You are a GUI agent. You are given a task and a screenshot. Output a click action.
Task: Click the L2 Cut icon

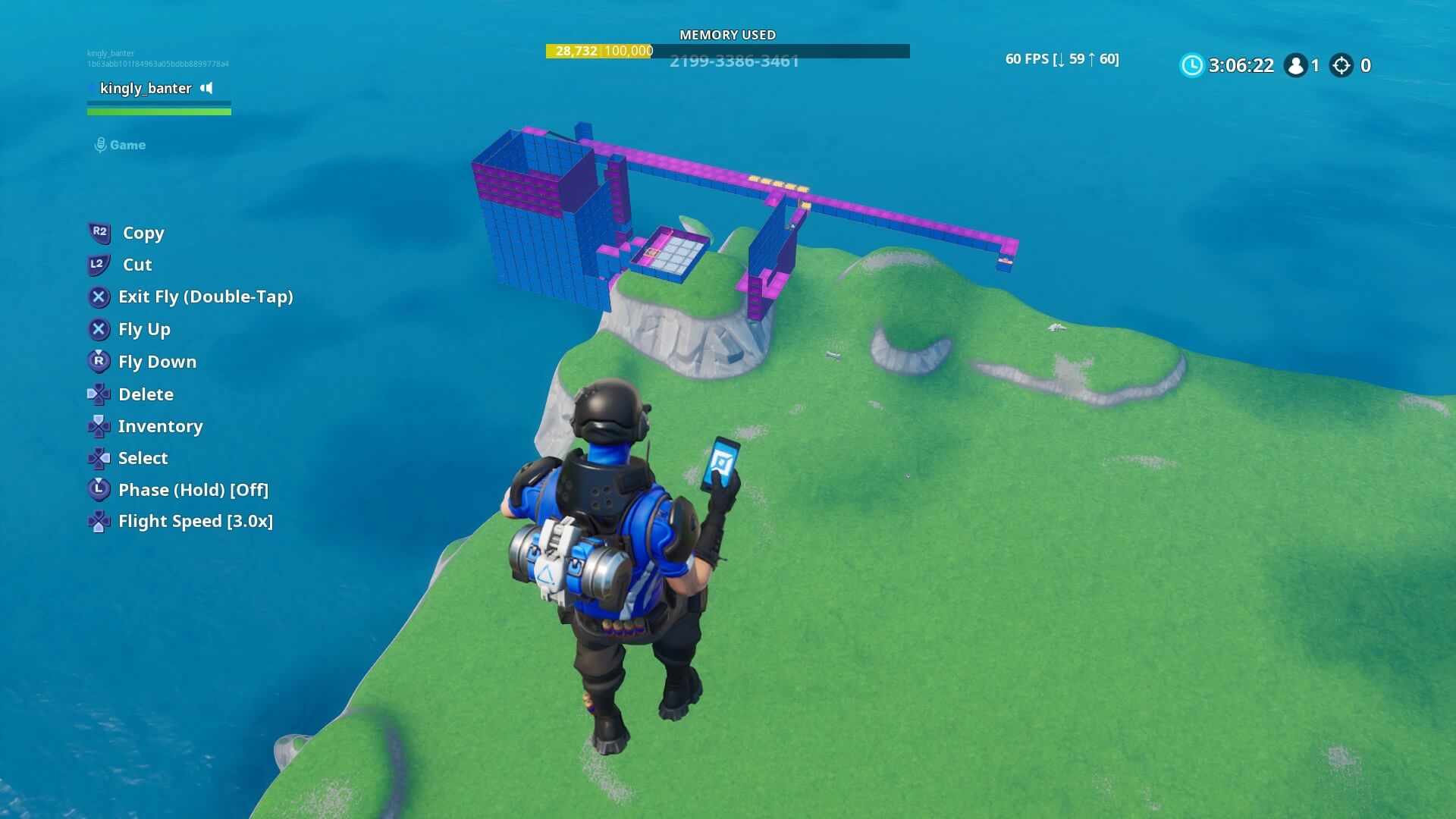[98, 265]
